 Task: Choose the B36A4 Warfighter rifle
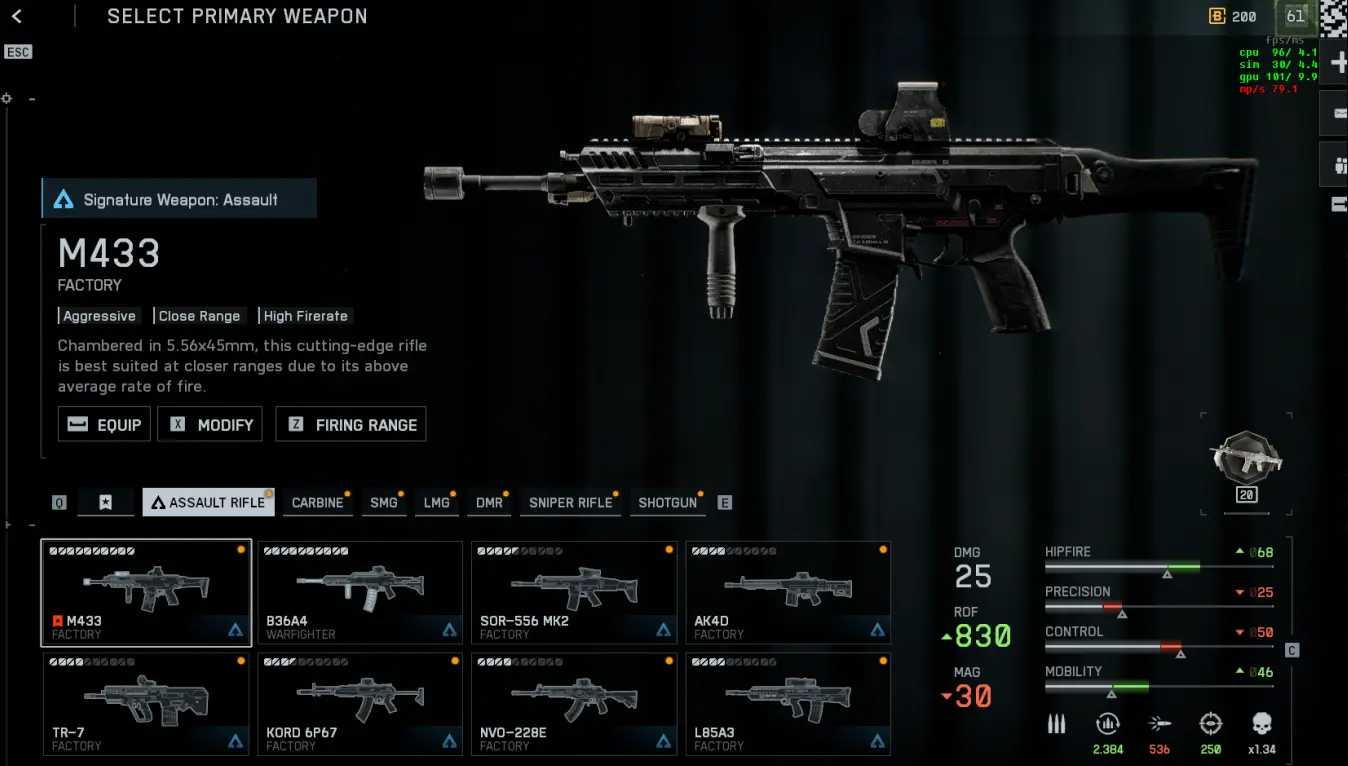[x=360, y=592]
